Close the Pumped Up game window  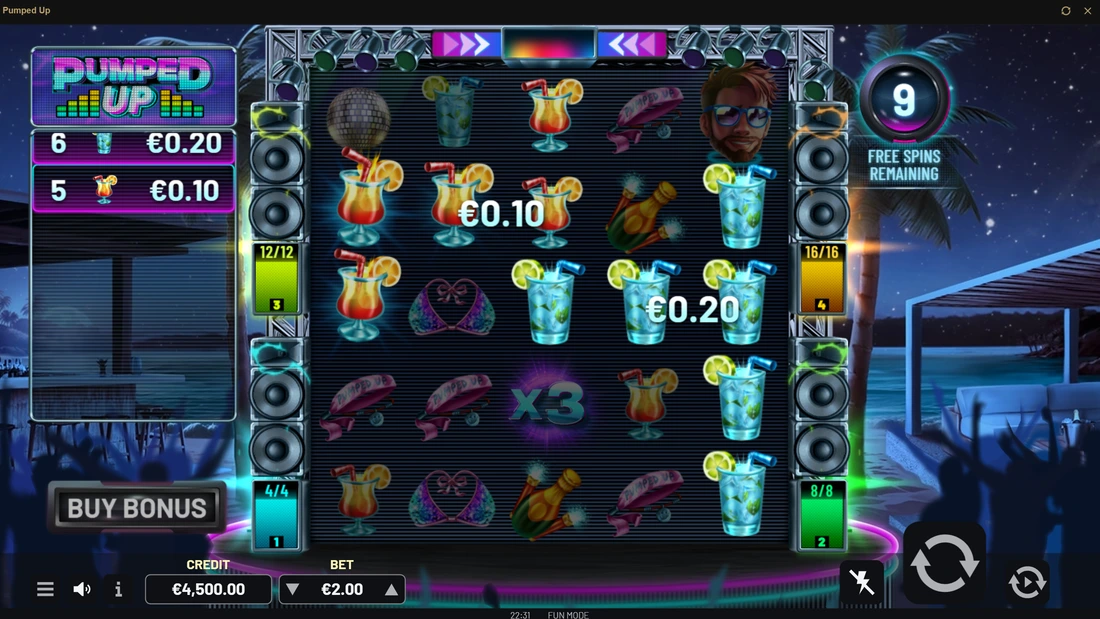(1087, 11)
